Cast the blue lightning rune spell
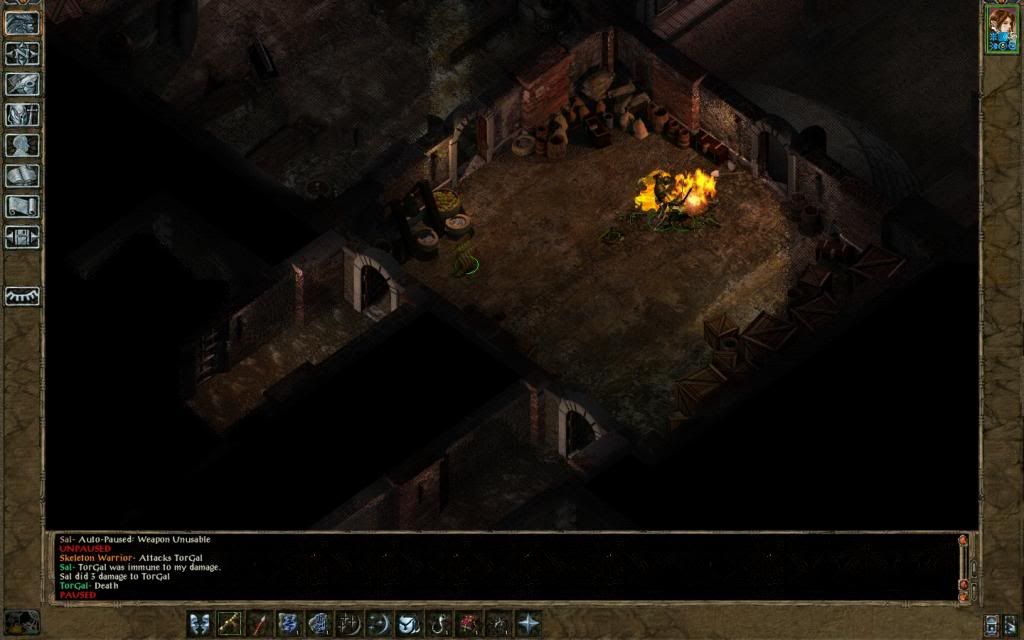 [x=290, y=622]
